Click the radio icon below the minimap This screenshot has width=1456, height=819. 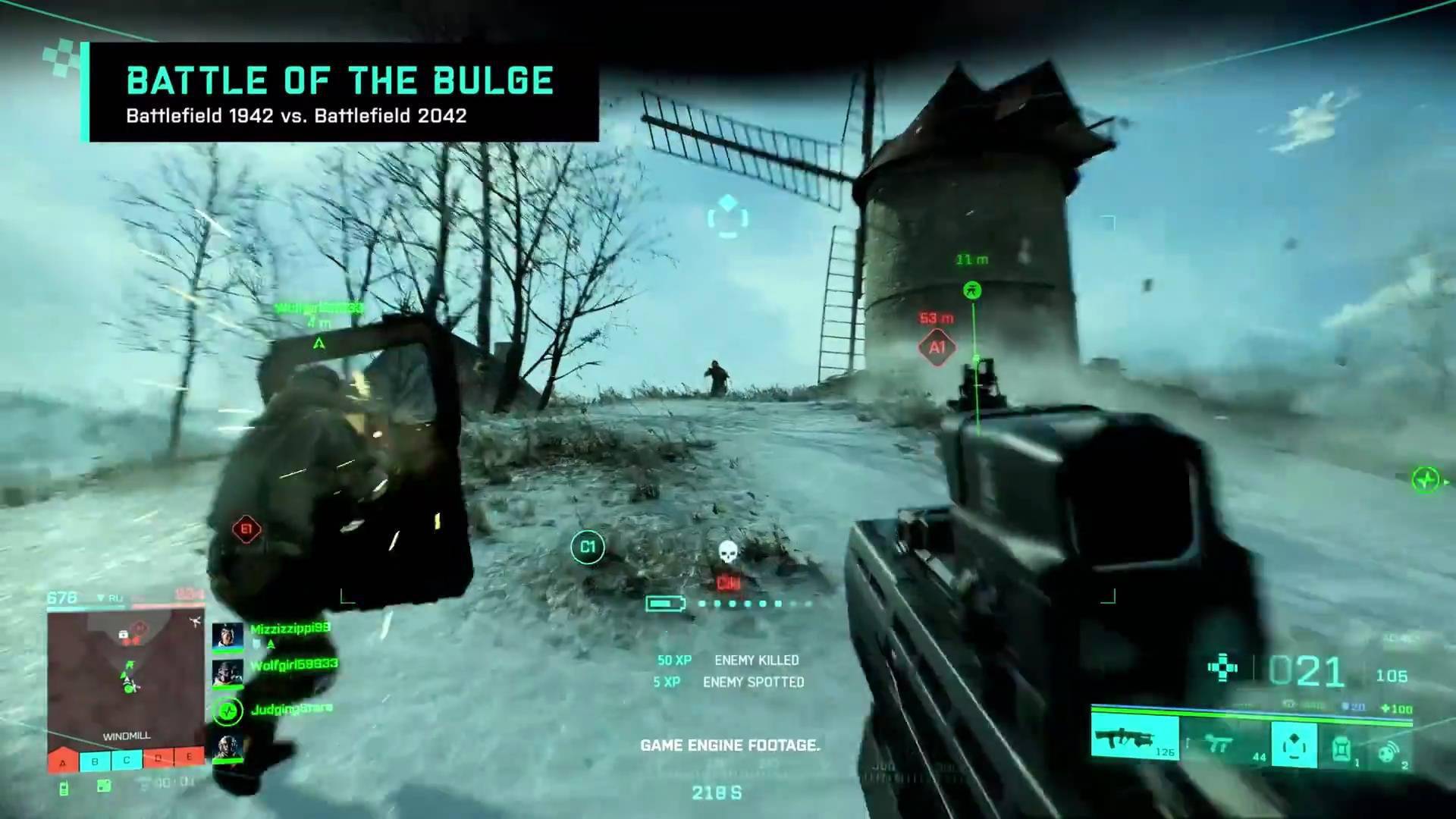click(x=64, y=789)
